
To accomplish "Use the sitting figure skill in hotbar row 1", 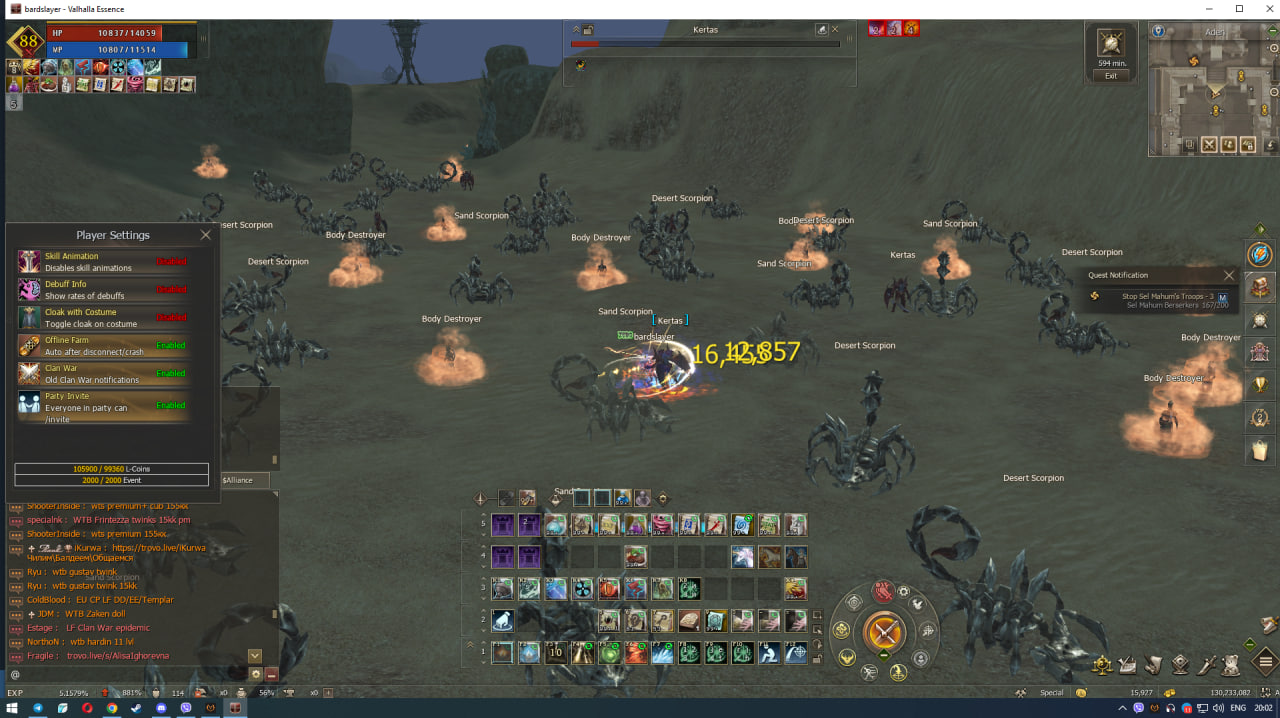I will point(768,653).
